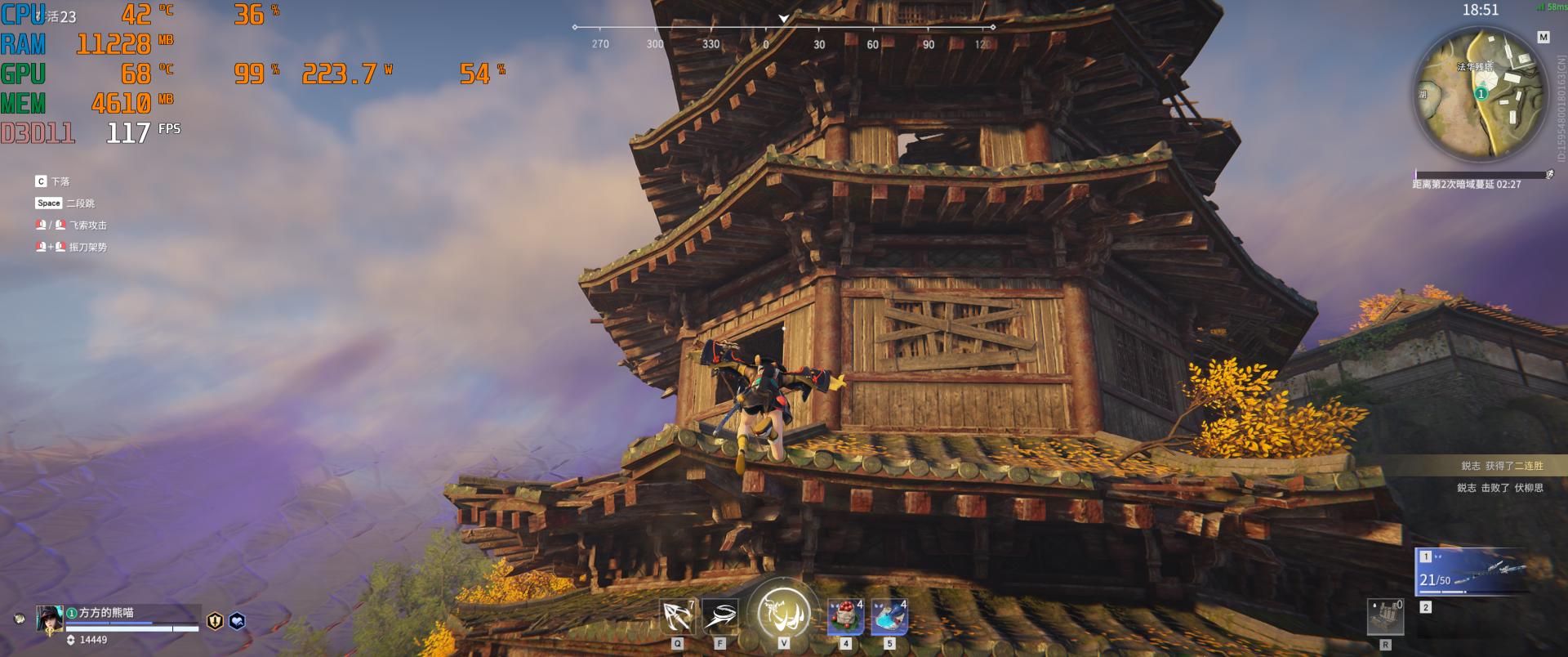
Task: Click the player character portrait
Action: pos(49,619)
